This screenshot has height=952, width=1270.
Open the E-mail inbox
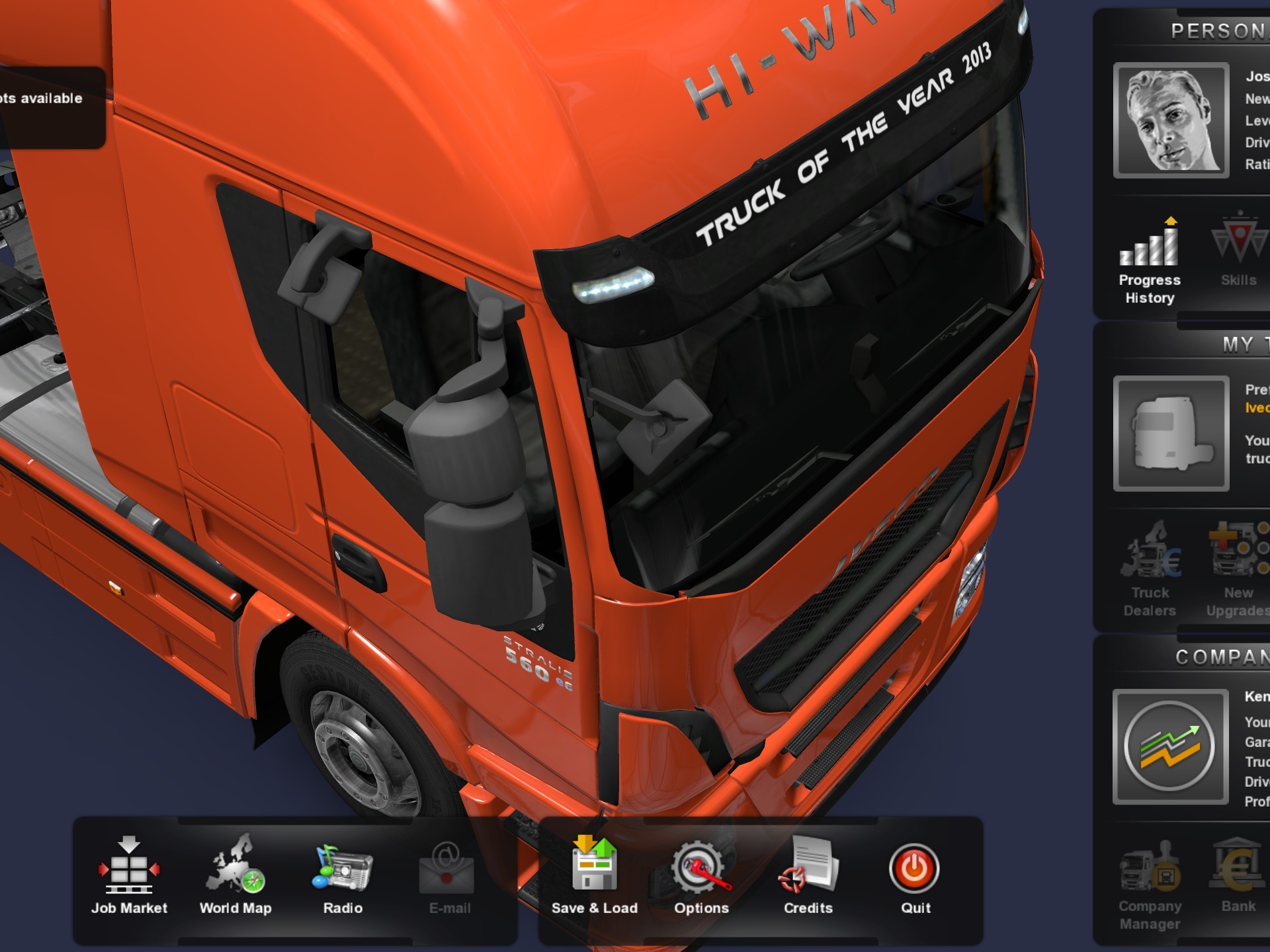pos(449,876)
